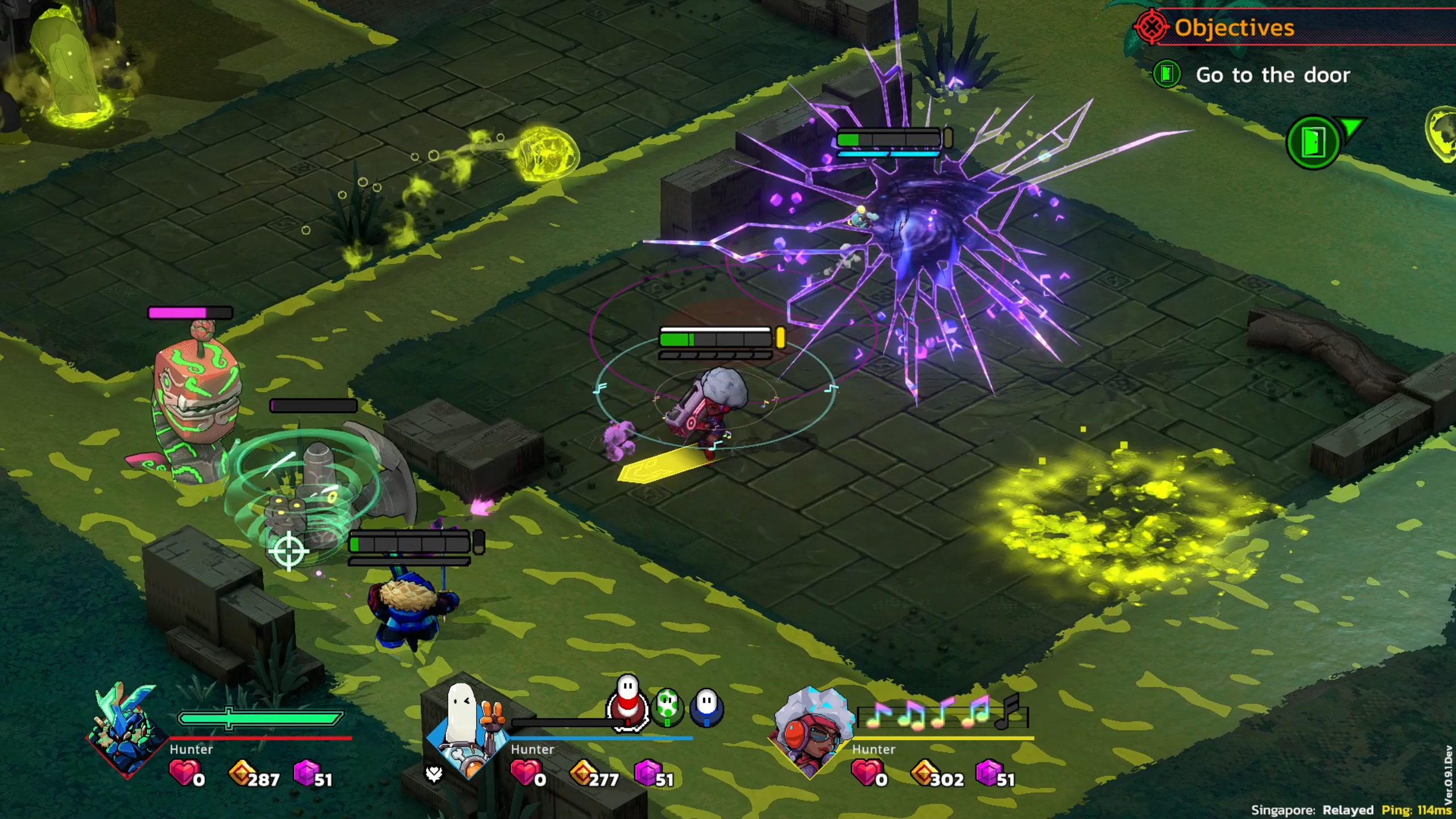The image size is (1456, 819).
Task: Click the red Objectives target icon
Action: [1151, 27]
